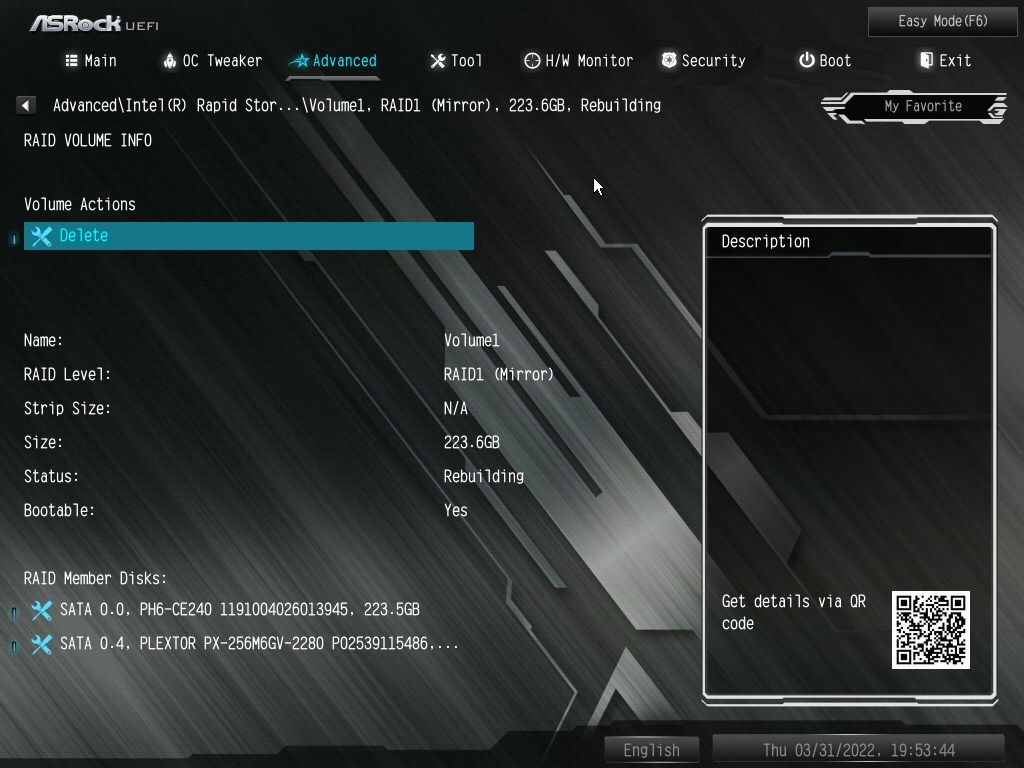1024x768 pixels.
Task: Open the Main tab
Action: [91, 61]
